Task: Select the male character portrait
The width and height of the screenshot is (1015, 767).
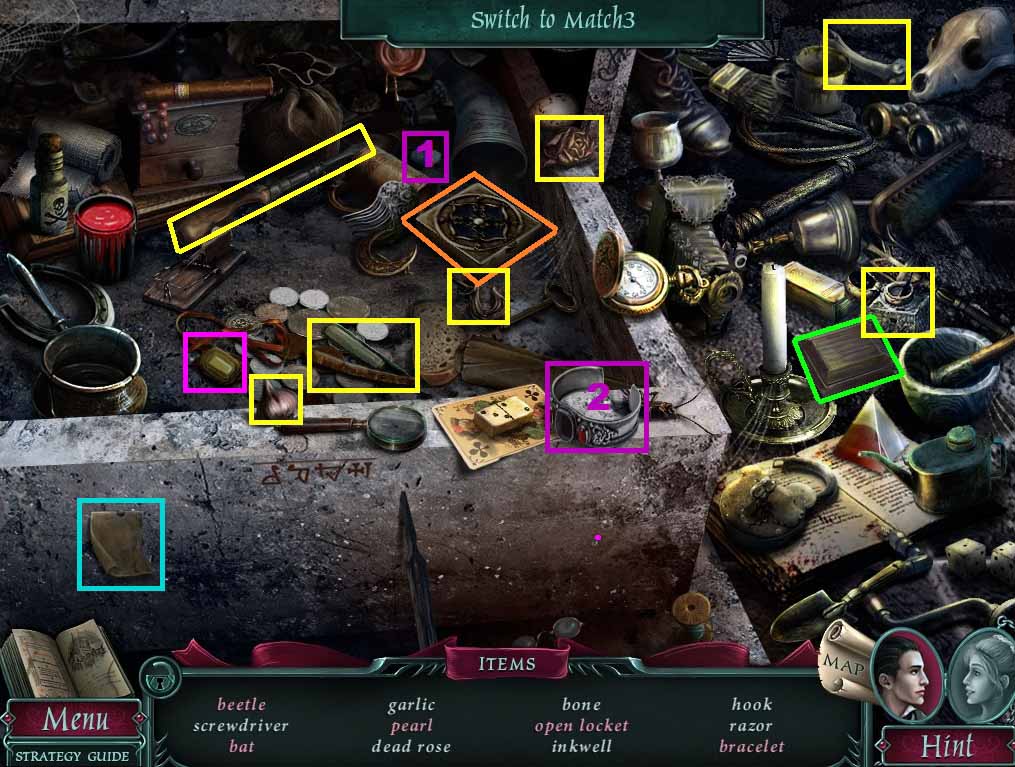Action: click(907, 674)
